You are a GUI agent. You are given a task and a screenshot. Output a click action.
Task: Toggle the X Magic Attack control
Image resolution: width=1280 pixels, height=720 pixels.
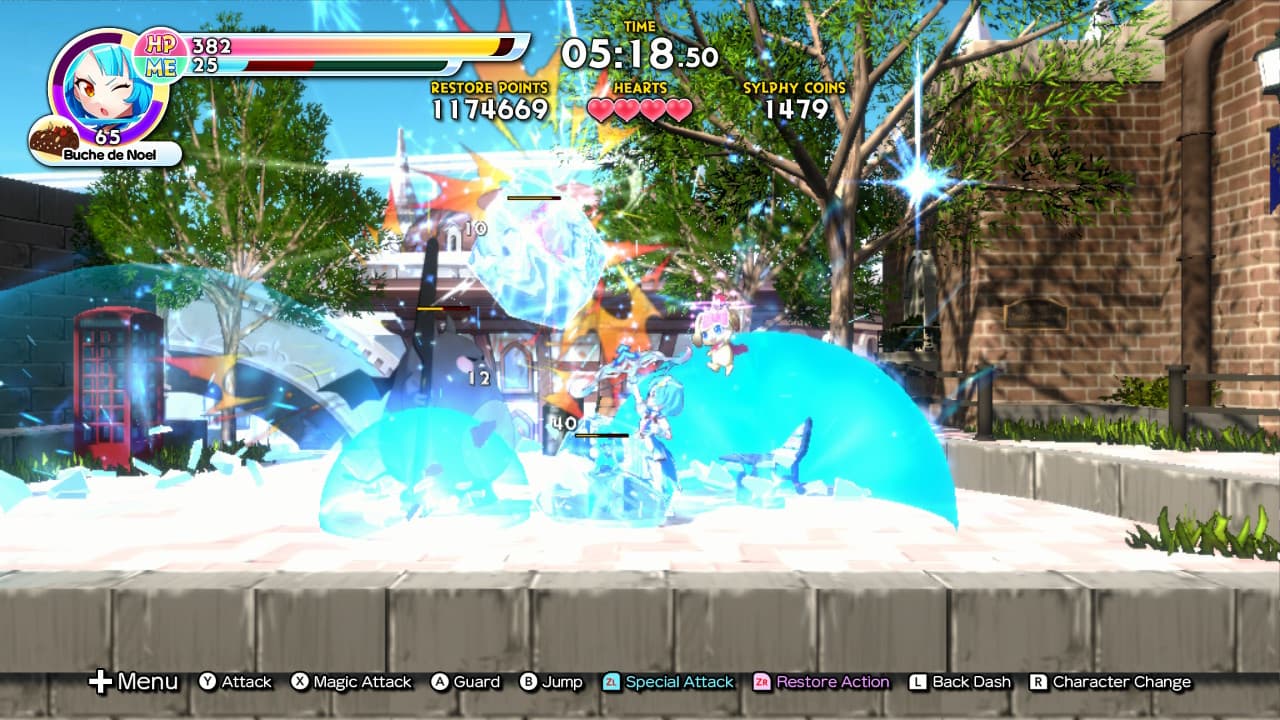(x=301, y=681)
